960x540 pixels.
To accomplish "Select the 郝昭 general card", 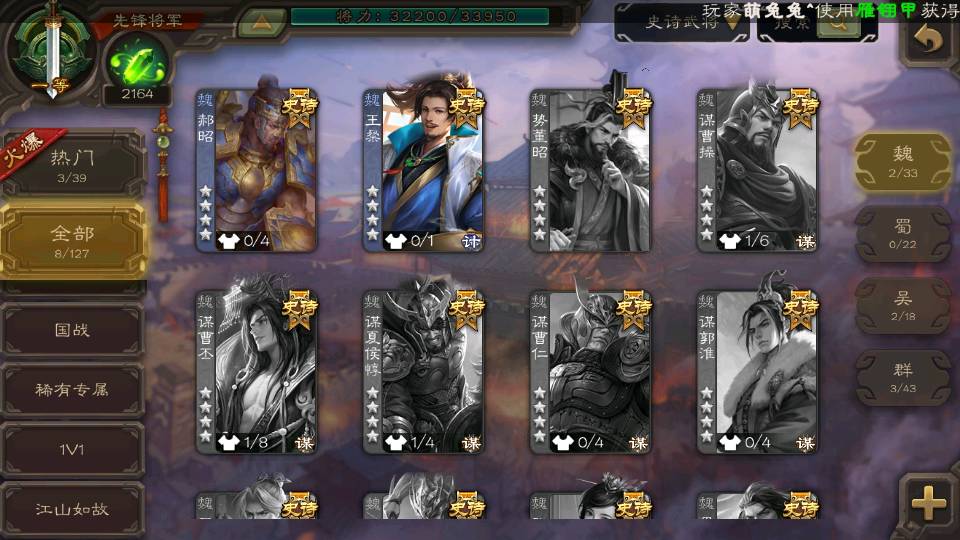I will pyautogui.click(x=257, y=170).
